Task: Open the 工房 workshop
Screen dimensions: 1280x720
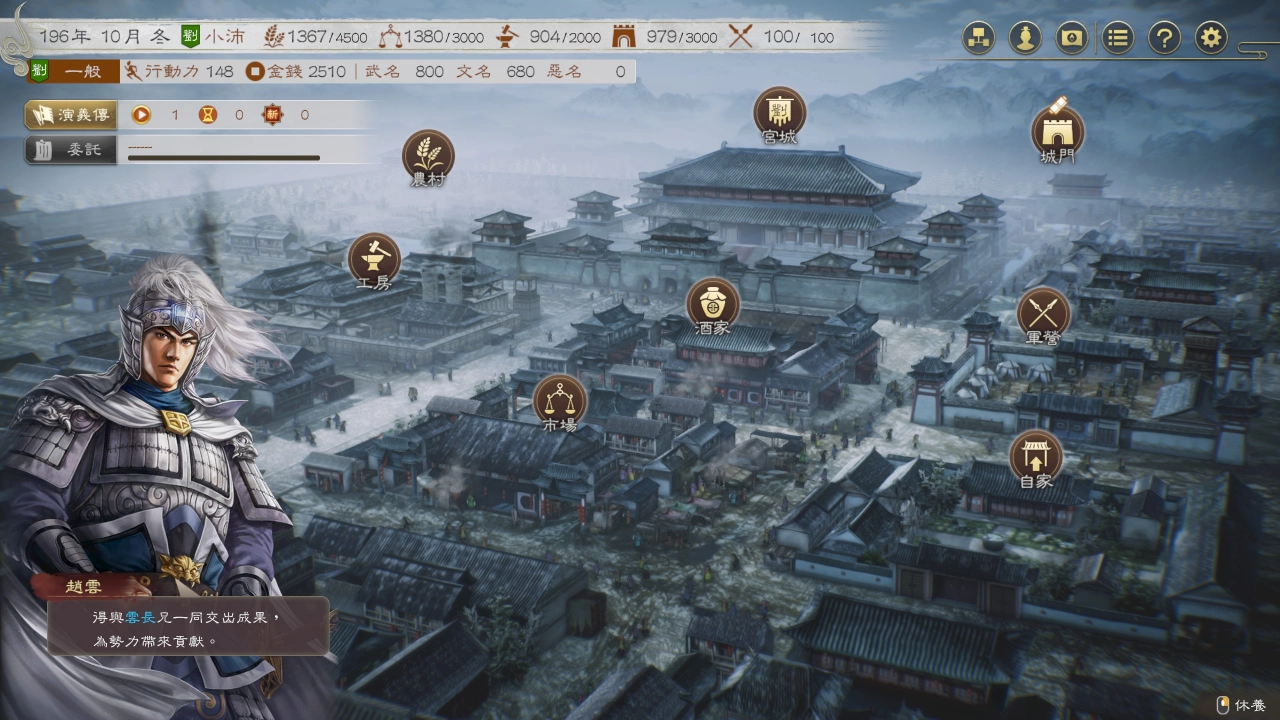Action: (x=374, y=260)
